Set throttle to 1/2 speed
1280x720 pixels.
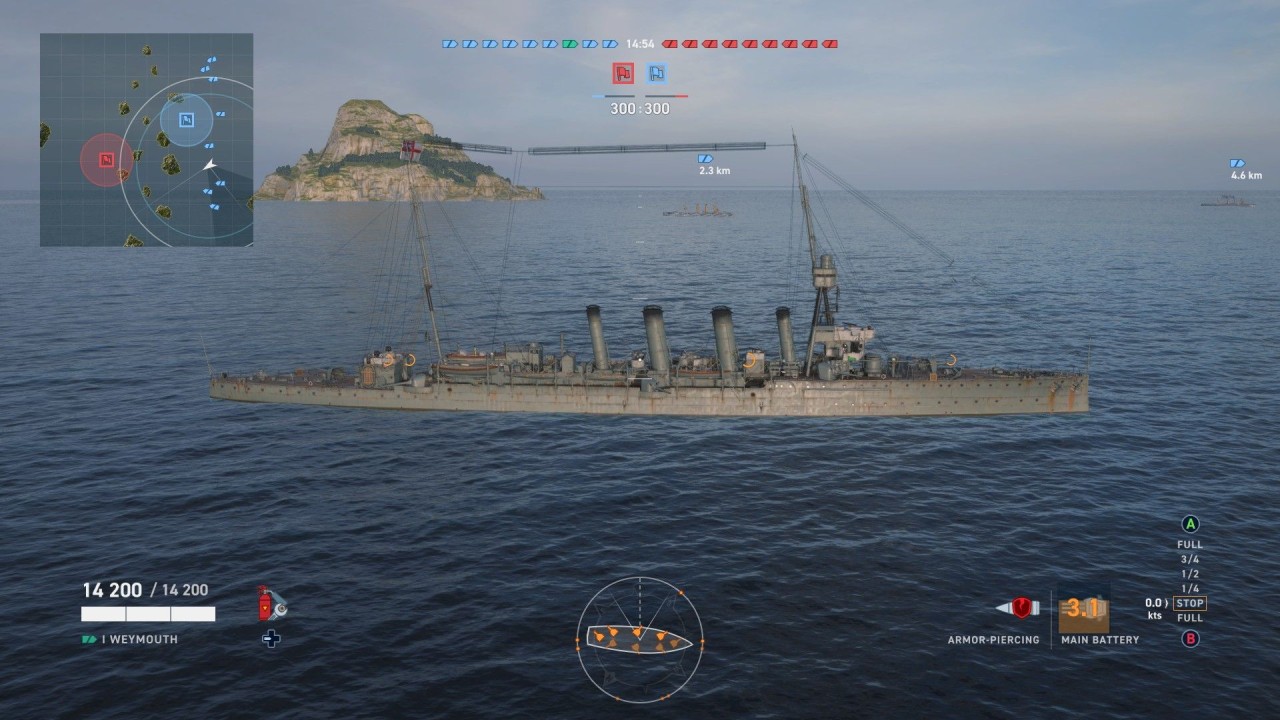pyautogui.click(x=1190, y=574)
